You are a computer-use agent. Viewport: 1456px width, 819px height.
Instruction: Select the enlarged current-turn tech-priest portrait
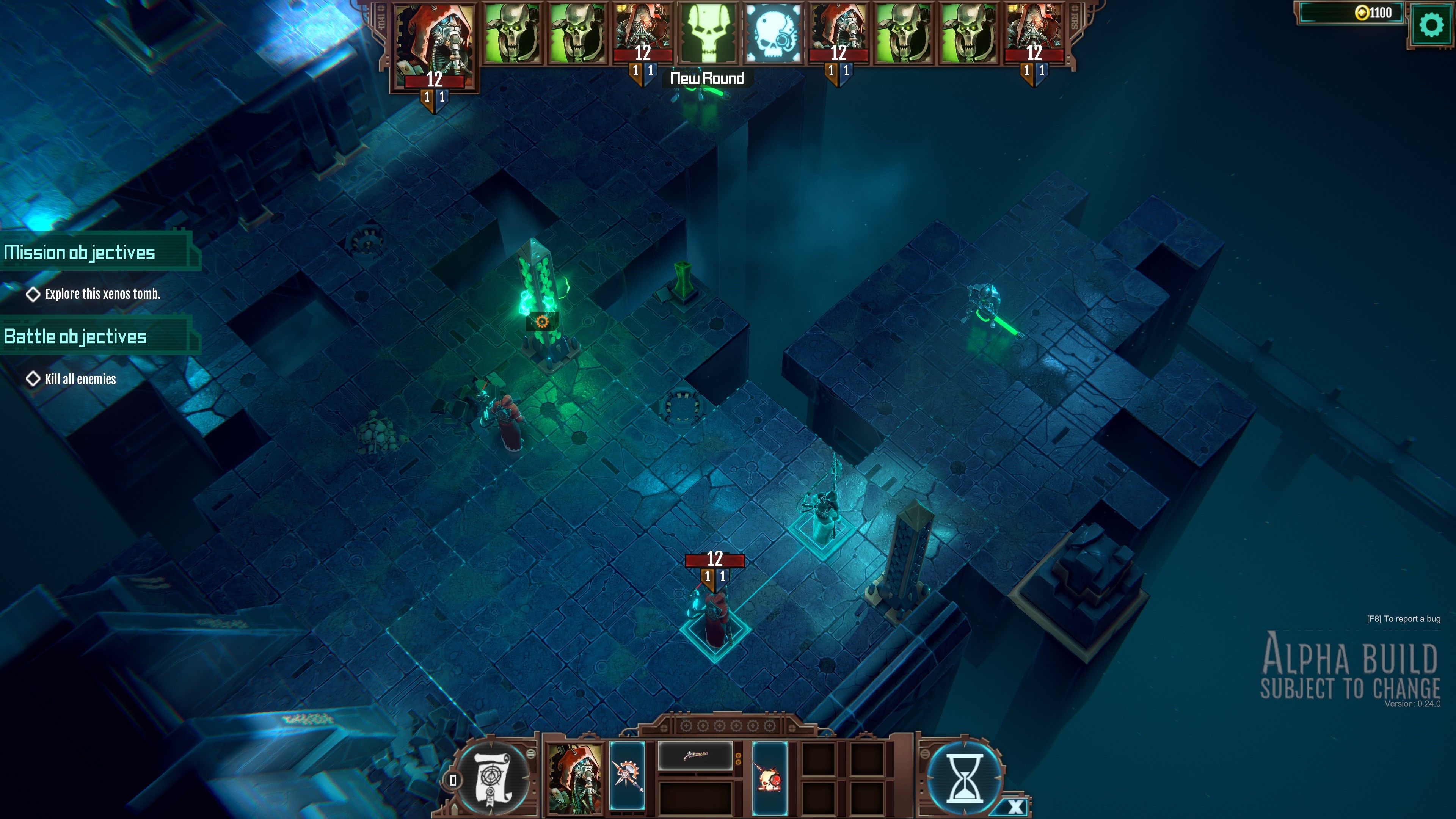point(434,45)
